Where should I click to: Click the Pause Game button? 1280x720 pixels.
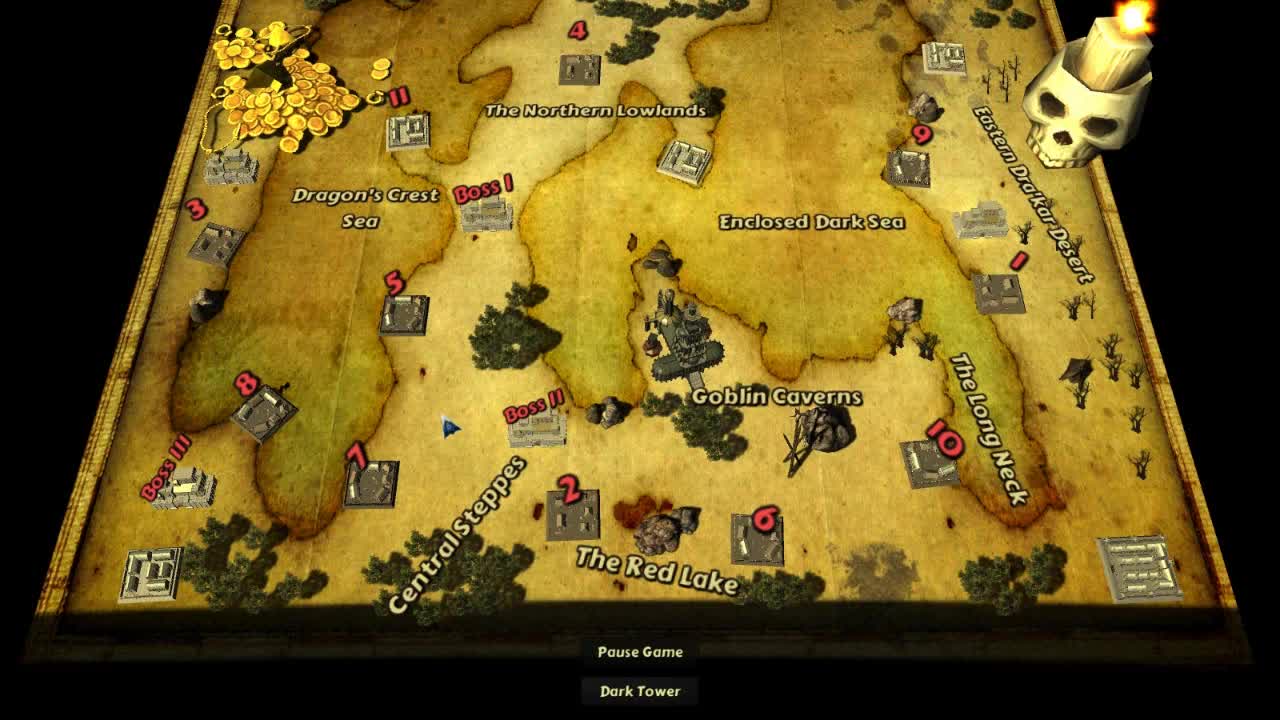(x=638, y=652)
